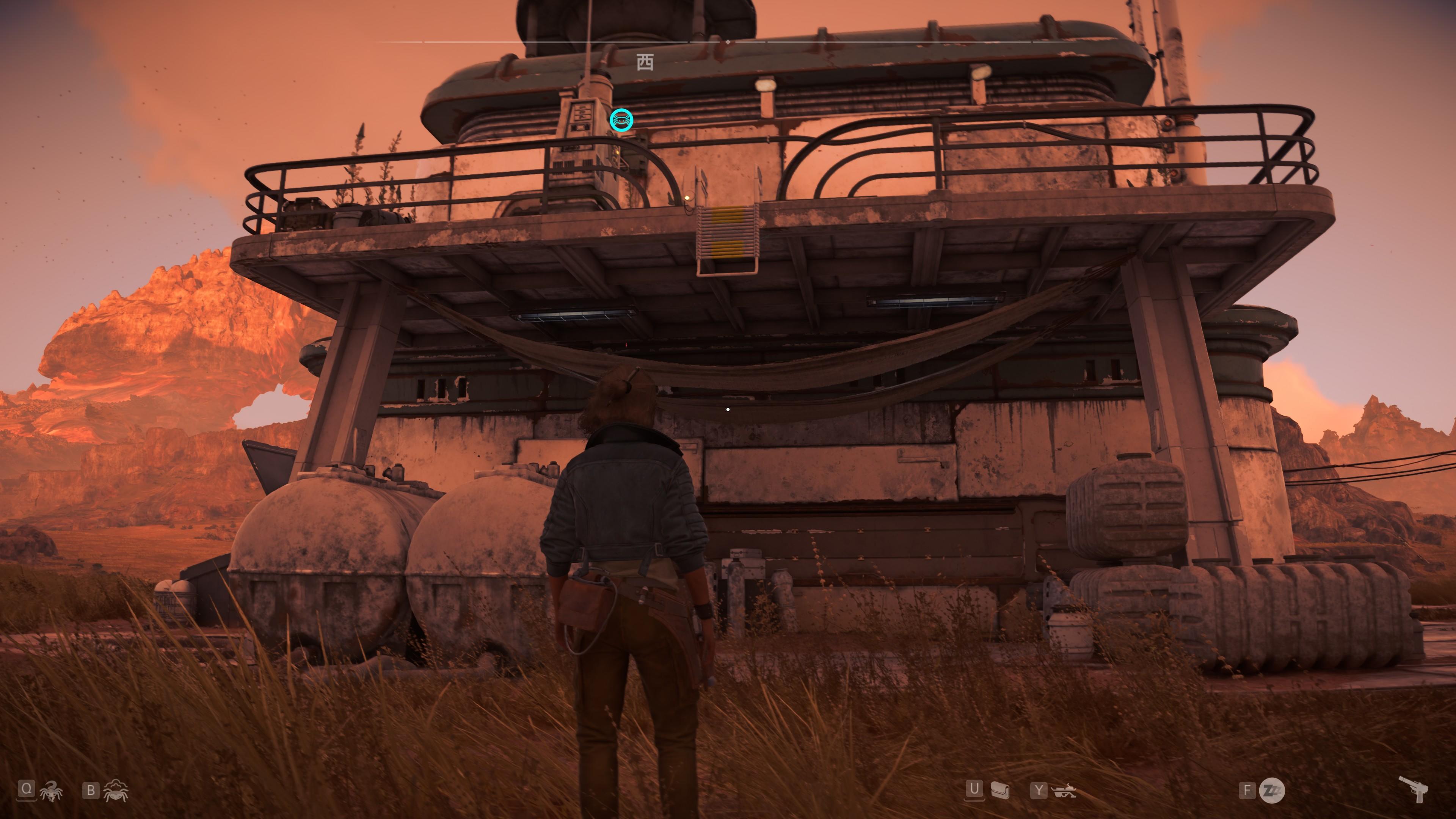This screenshot has width=1456, height=819.
Task: Select the Nix companion command icon
Action: pyautogui.click(x=51, y=791)
